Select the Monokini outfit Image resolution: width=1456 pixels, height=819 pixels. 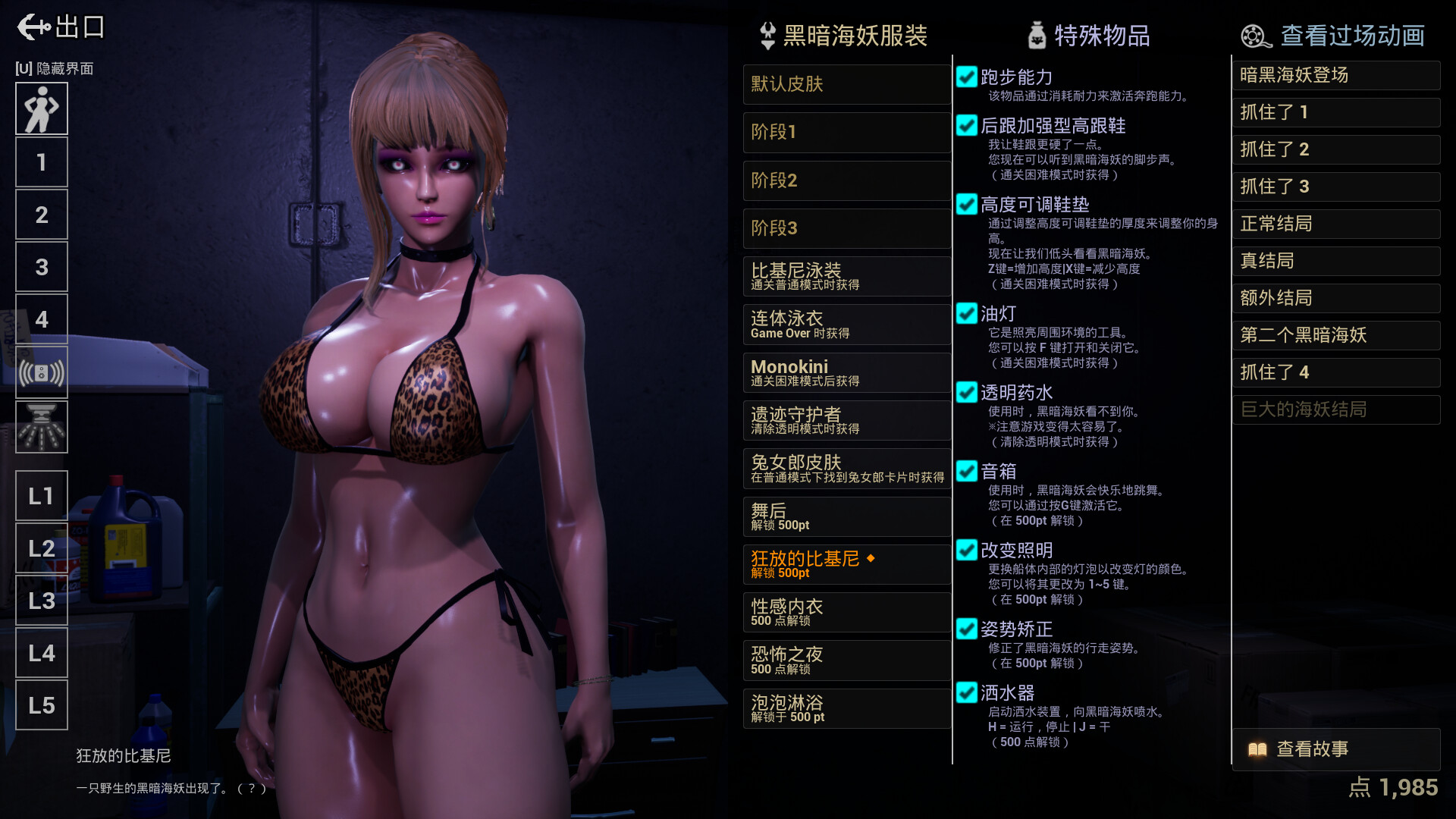847,372
